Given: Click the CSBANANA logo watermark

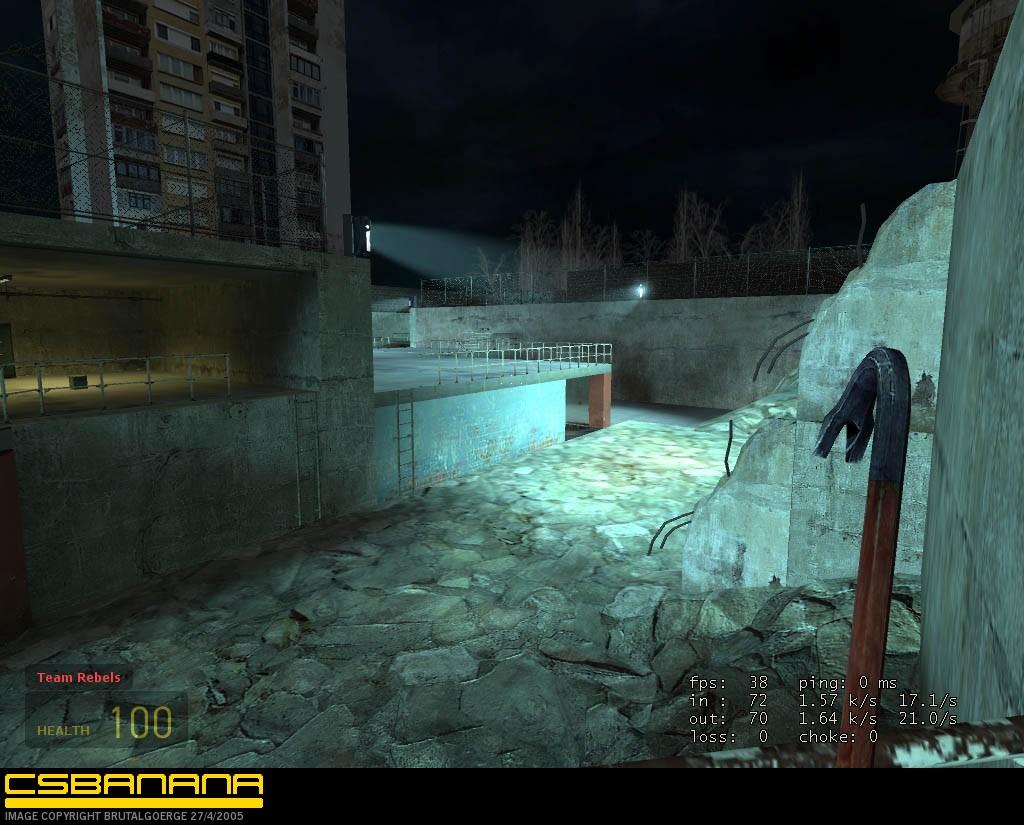Looking at the screenshot, I should coord(133,788).
